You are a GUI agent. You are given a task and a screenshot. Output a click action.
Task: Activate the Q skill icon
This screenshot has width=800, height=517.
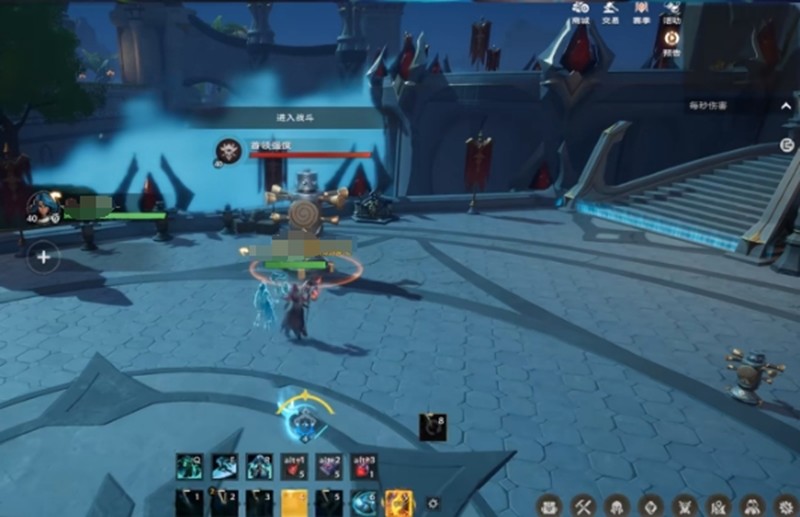pyautogui.click(x=188, y=466)
